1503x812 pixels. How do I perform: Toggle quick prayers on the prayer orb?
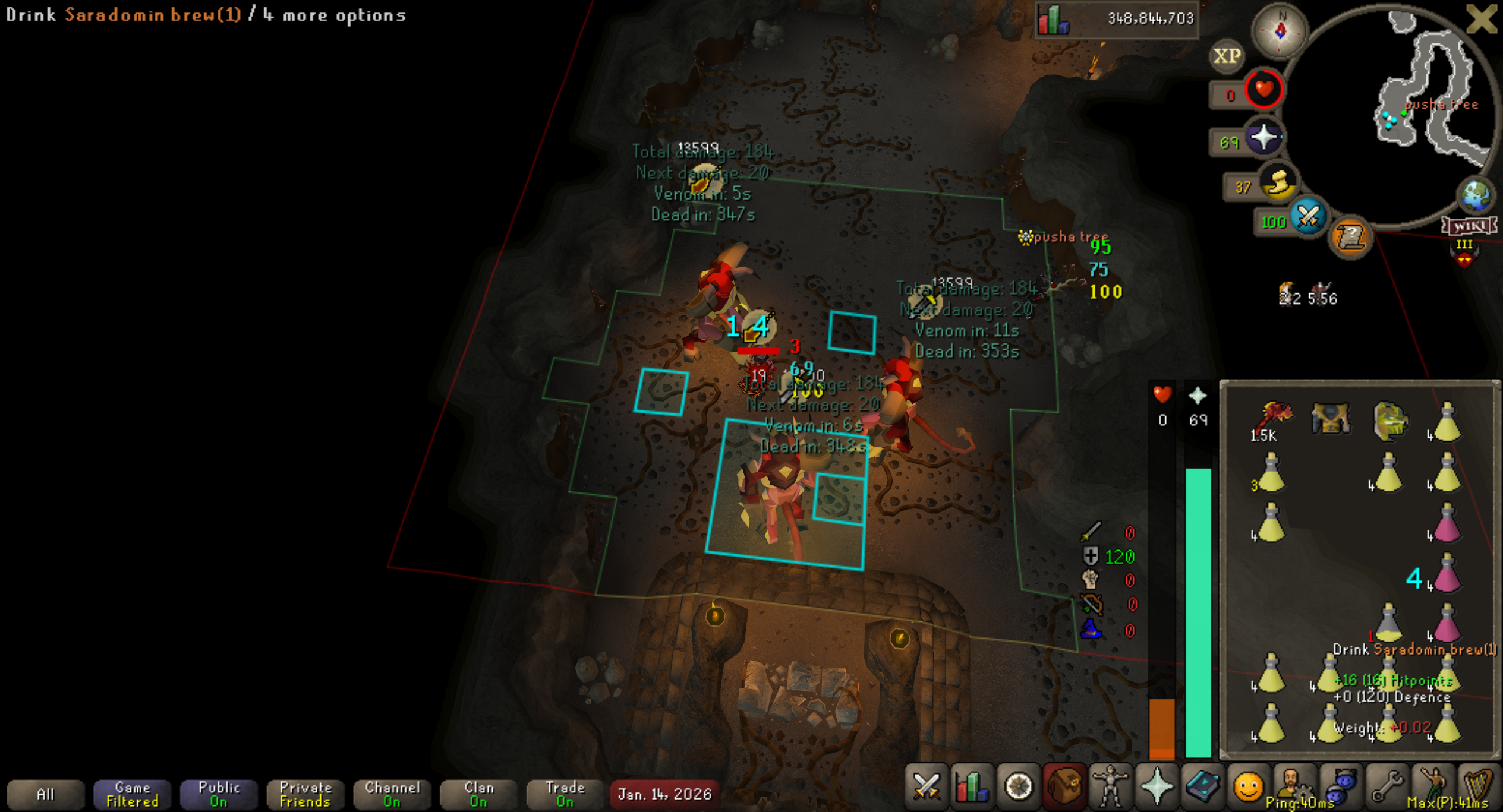tap(1263, 138)
